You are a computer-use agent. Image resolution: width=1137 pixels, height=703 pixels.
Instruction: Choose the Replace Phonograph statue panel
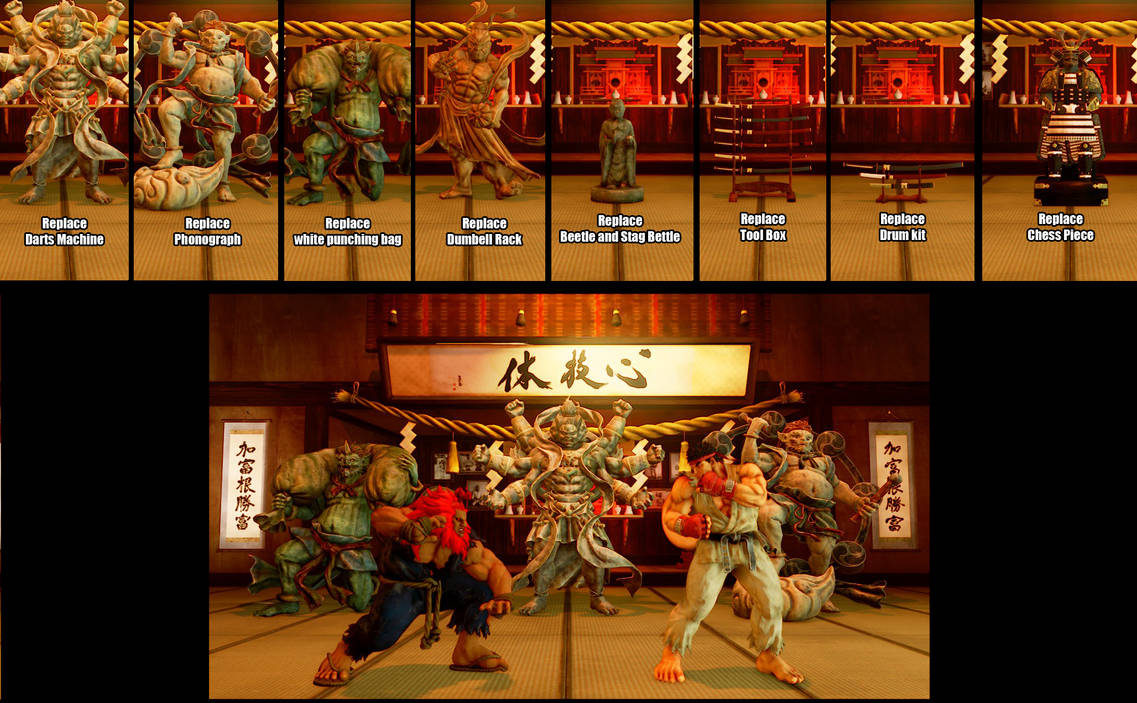coord(207,140)
